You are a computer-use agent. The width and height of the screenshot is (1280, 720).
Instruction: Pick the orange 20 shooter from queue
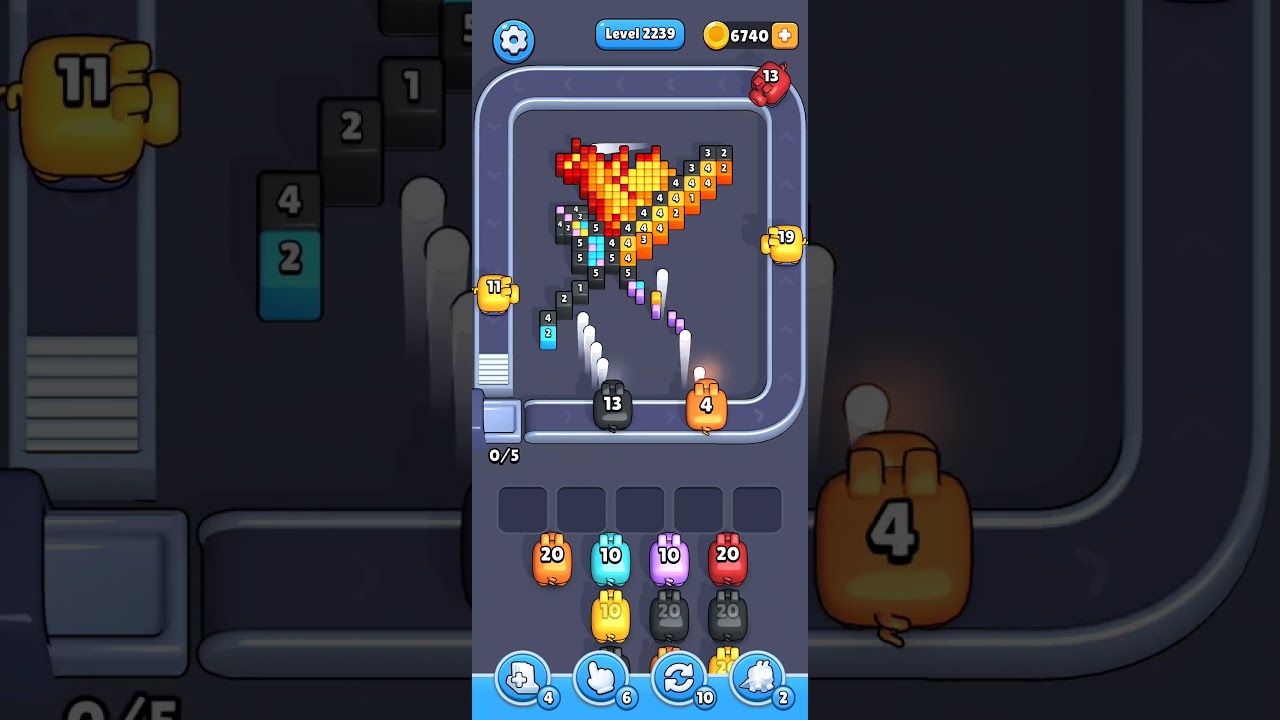click(551, 558)
